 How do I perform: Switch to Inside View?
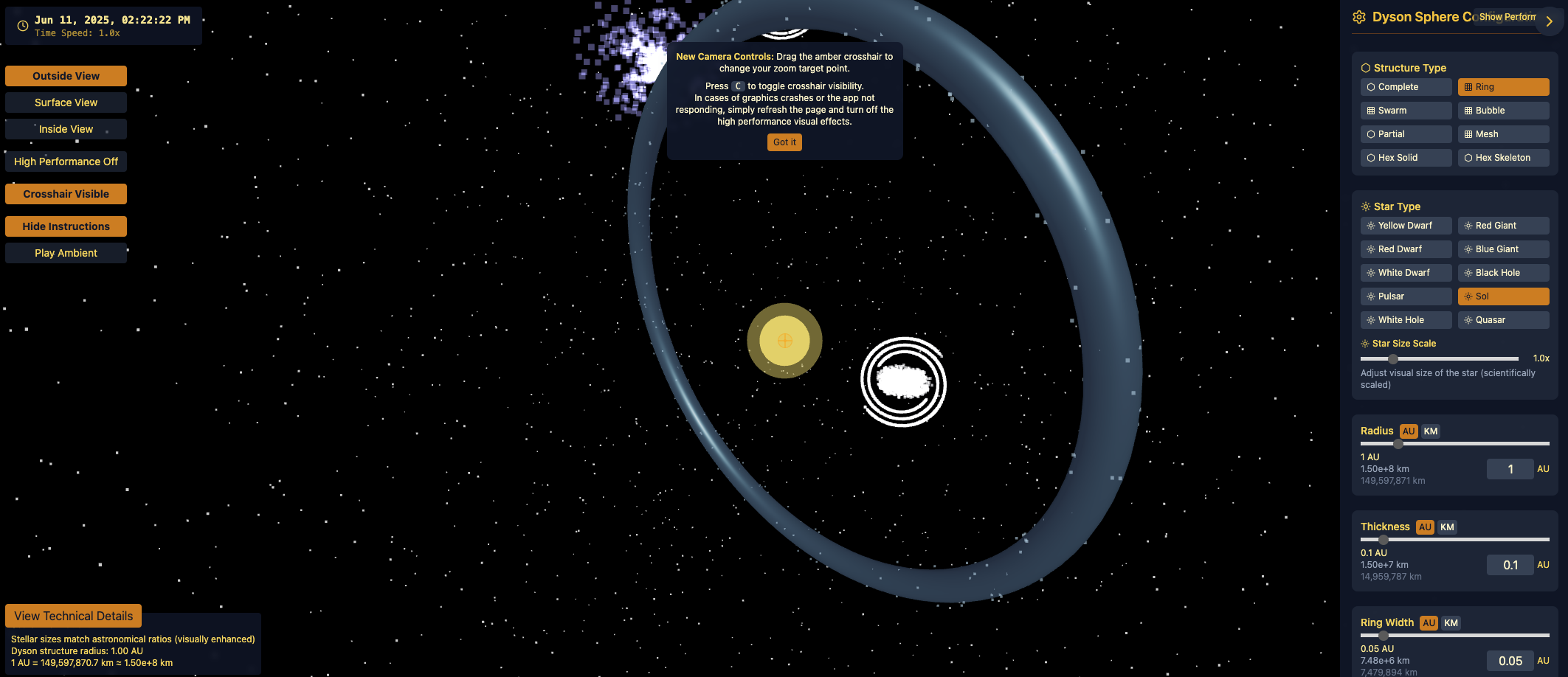tap(66, 128)
